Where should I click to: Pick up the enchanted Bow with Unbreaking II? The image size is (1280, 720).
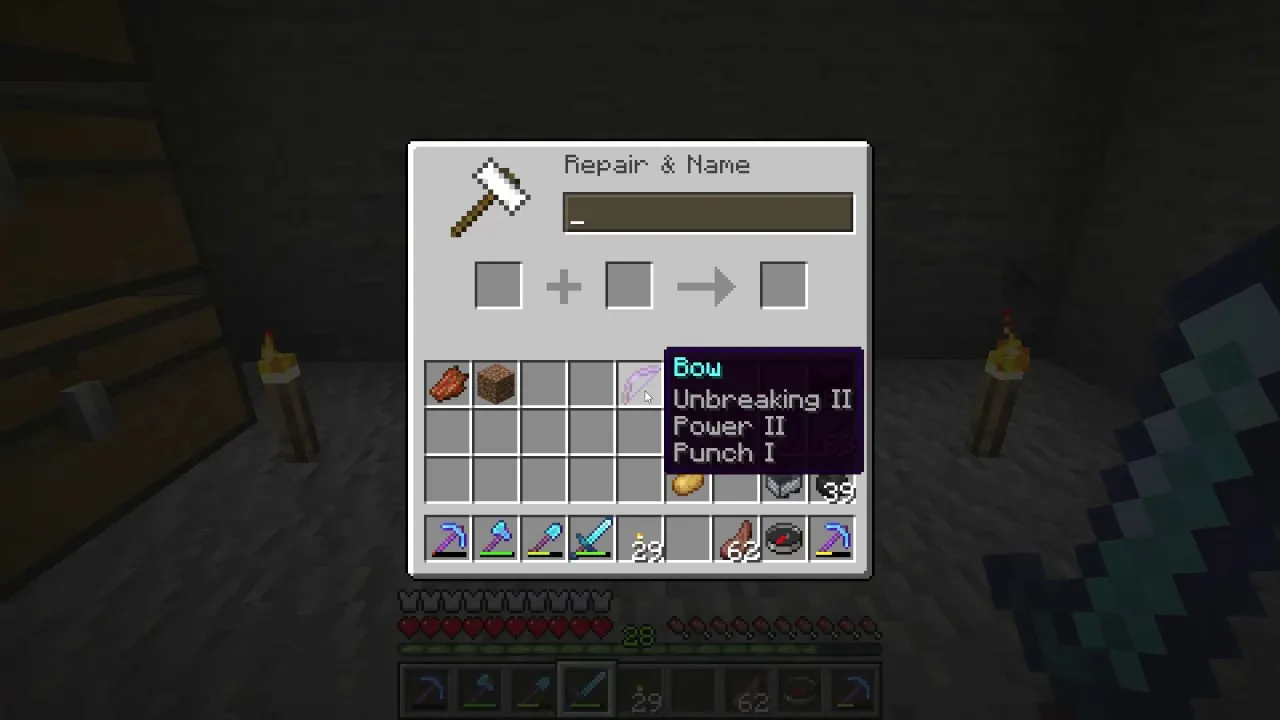tap(639, 385)
